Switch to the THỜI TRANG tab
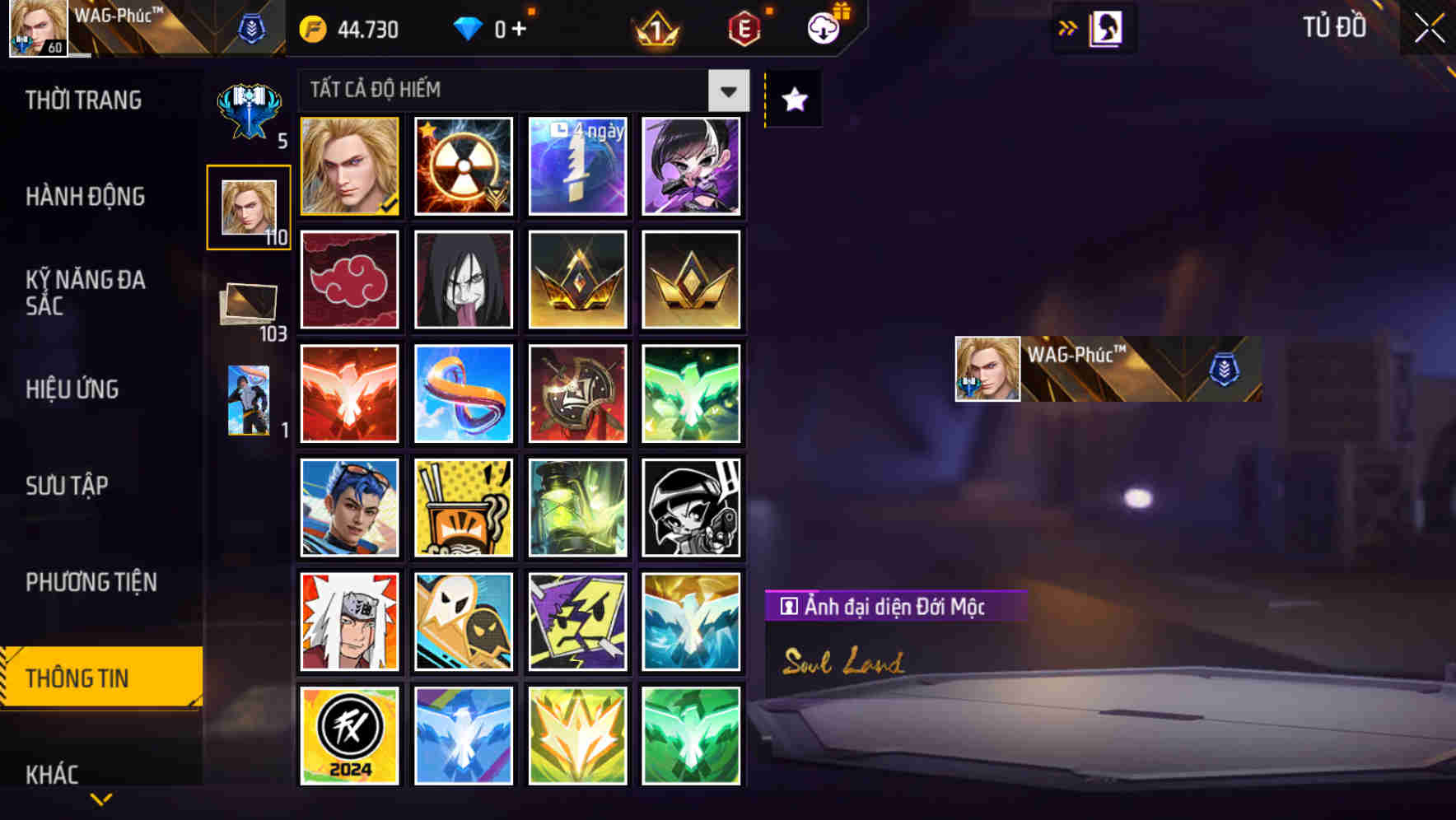 (82, 100)
